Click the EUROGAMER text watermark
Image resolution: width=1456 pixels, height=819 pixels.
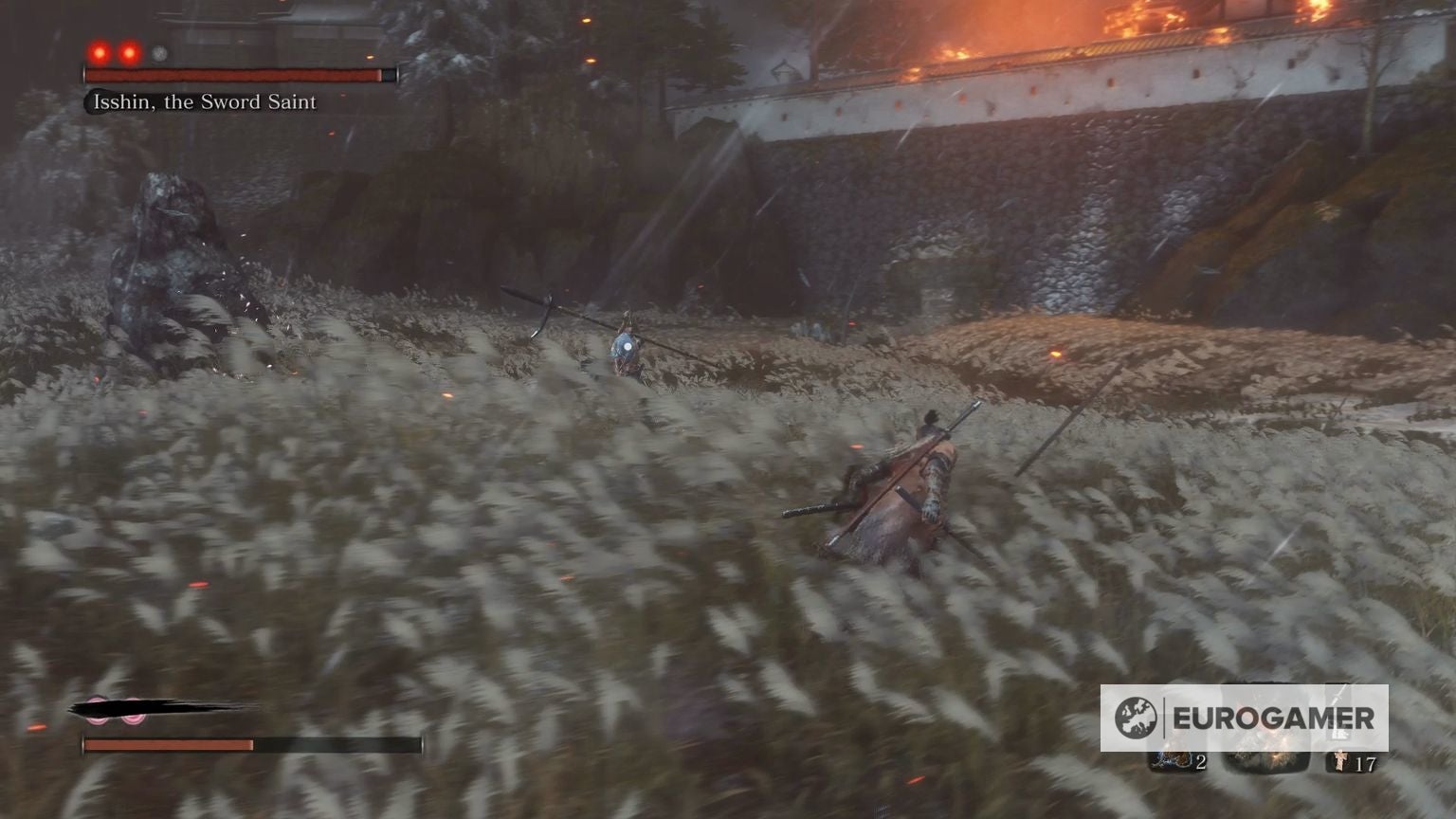(1274, 718)
